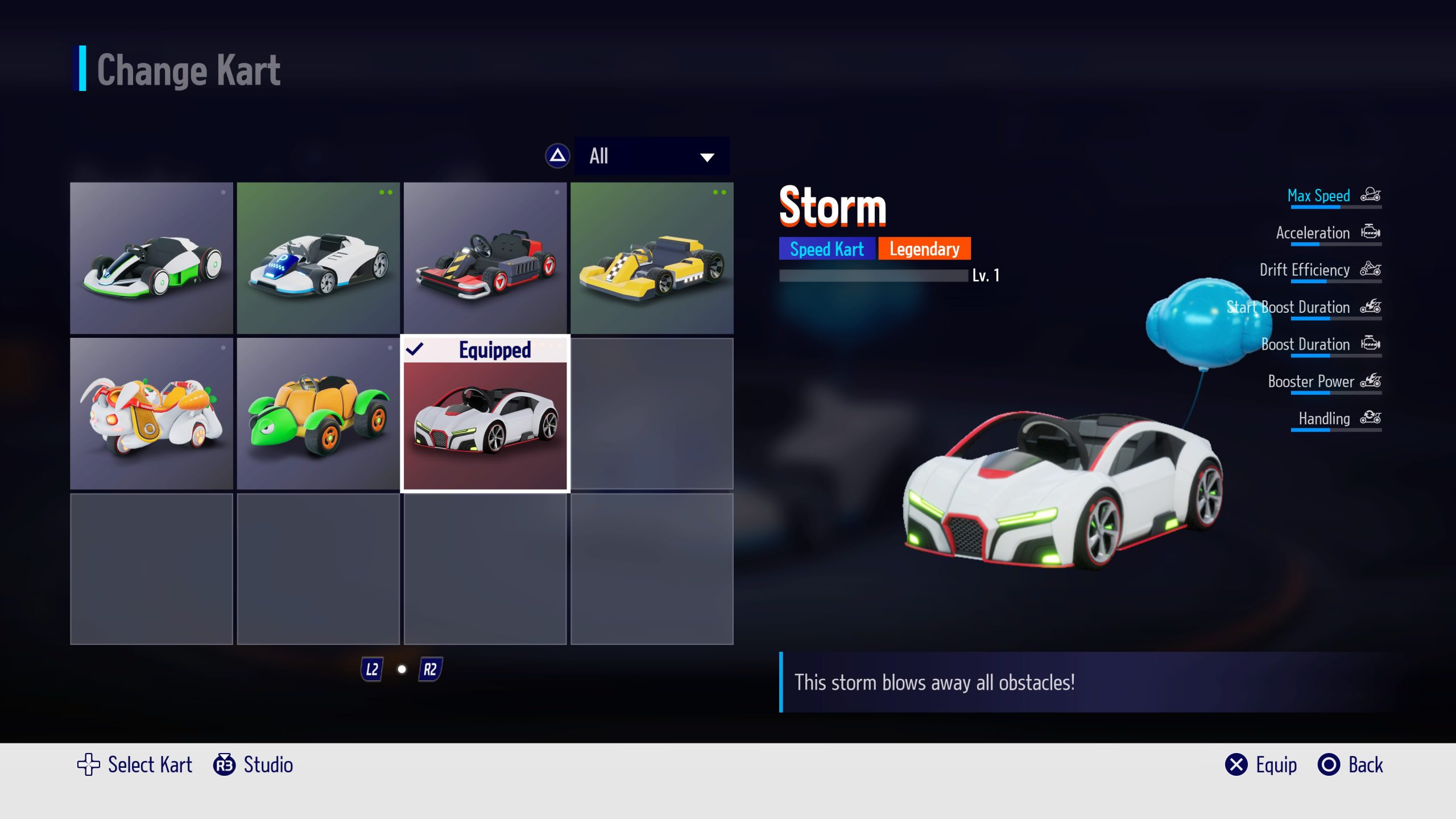Go back from Change Kart screen
1456x819 pixels.
pyautogui.click(x=1350, y=765)
